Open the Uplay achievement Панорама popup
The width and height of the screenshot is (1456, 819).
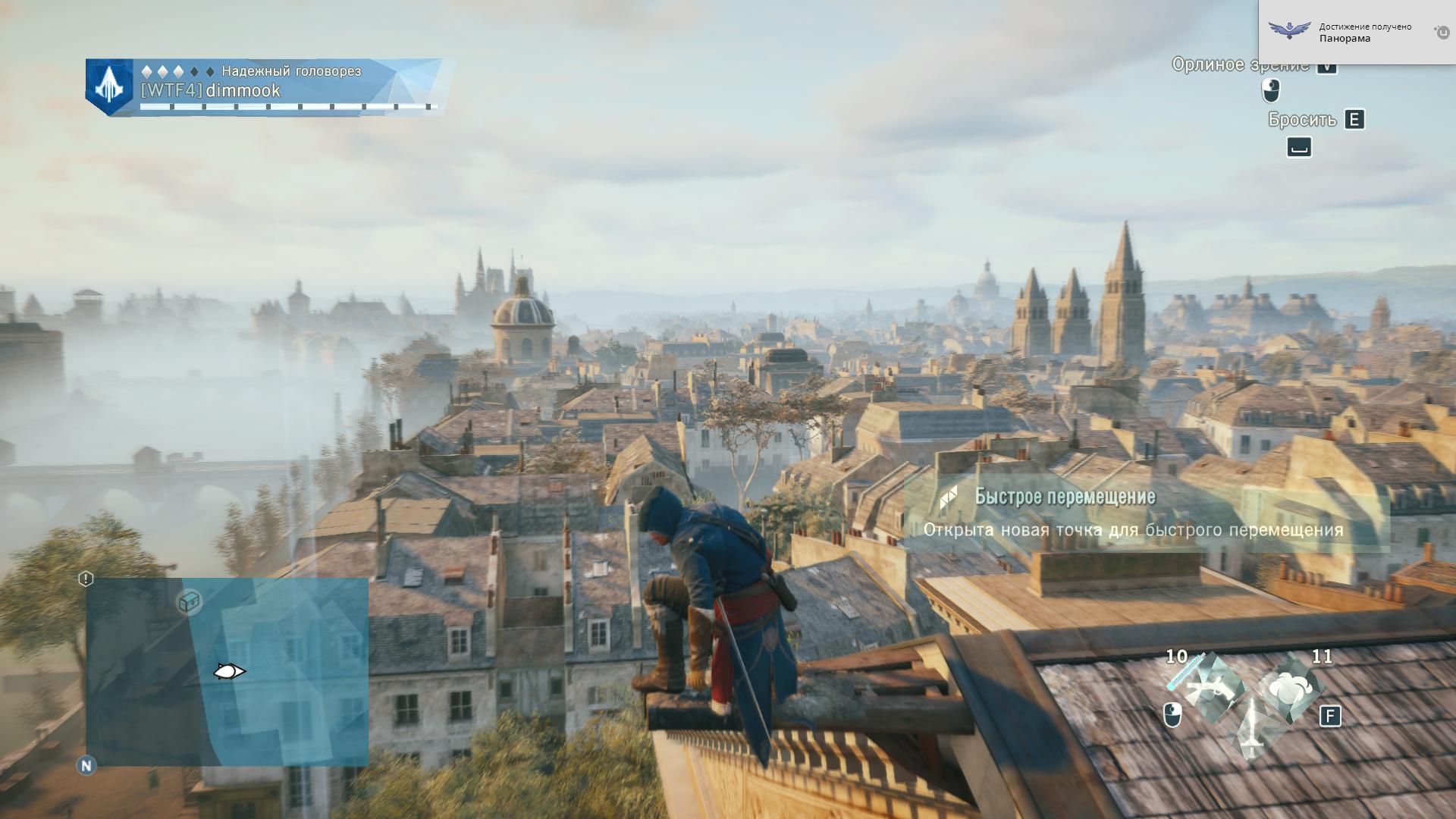pyautogui.click(x=1356, y=33)
